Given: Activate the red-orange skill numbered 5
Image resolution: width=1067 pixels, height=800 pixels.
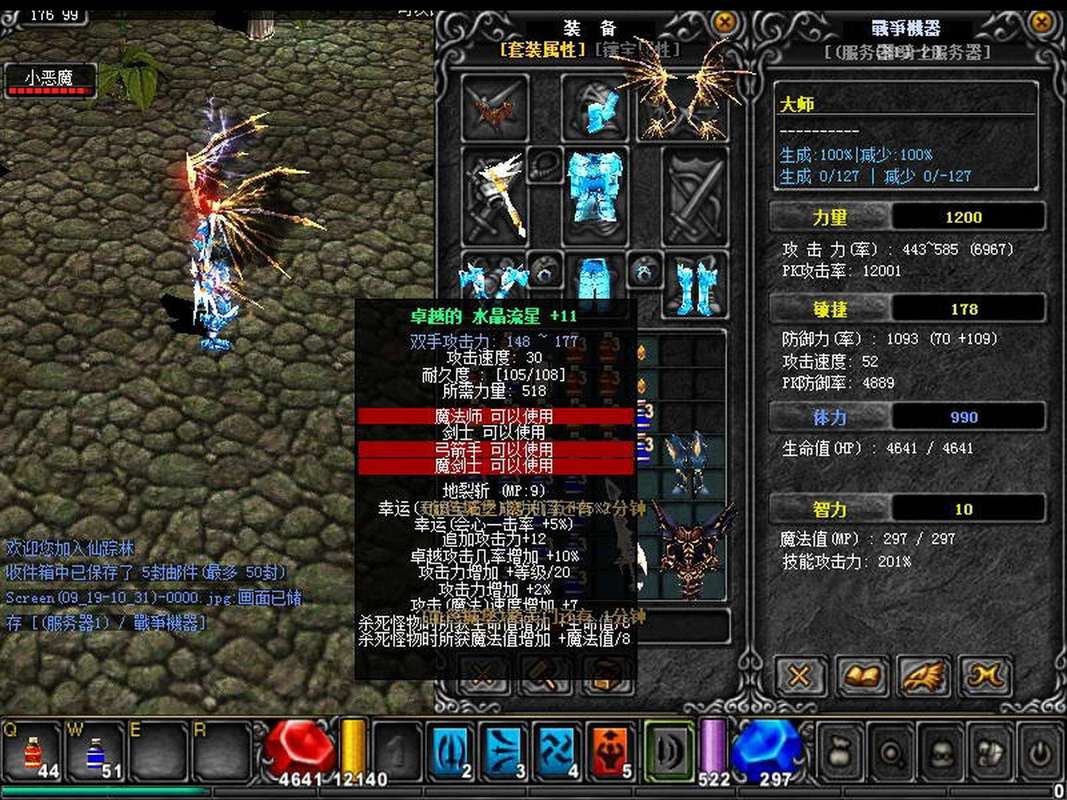Looking at the screenshot, I should [610, 750].
